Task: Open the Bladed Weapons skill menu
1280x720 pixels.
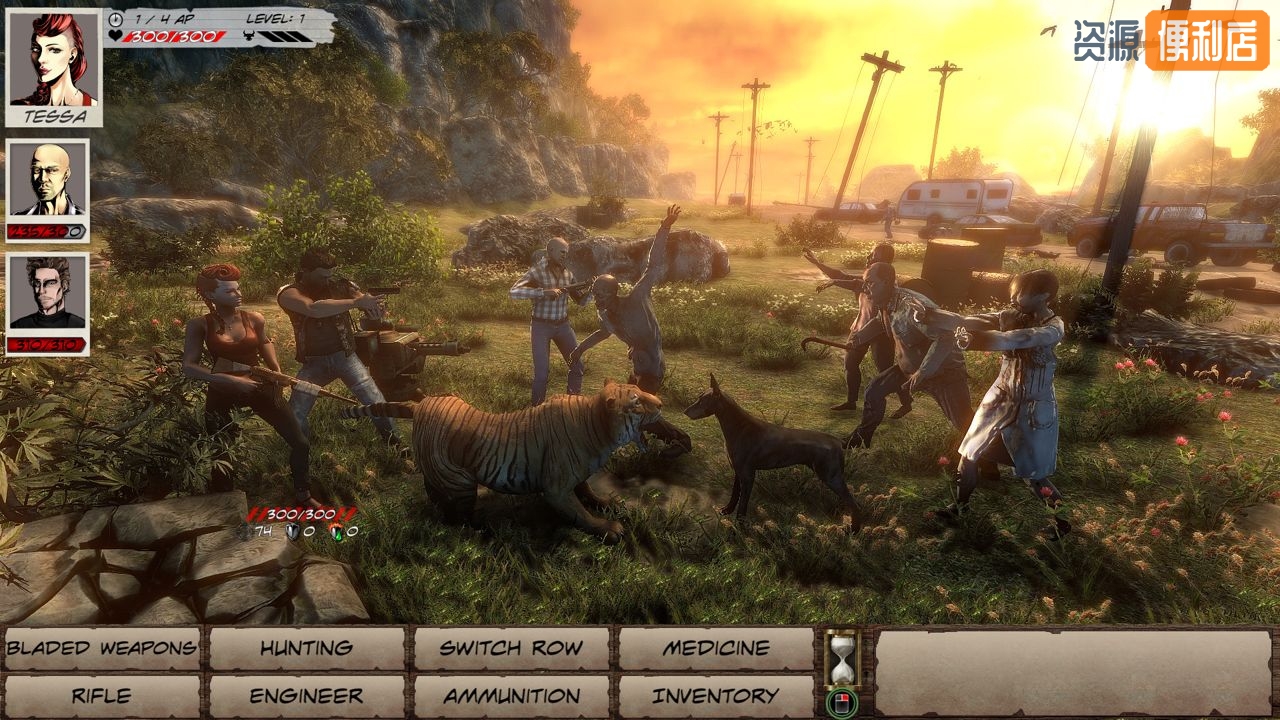Action: click(x=102, y=648)
